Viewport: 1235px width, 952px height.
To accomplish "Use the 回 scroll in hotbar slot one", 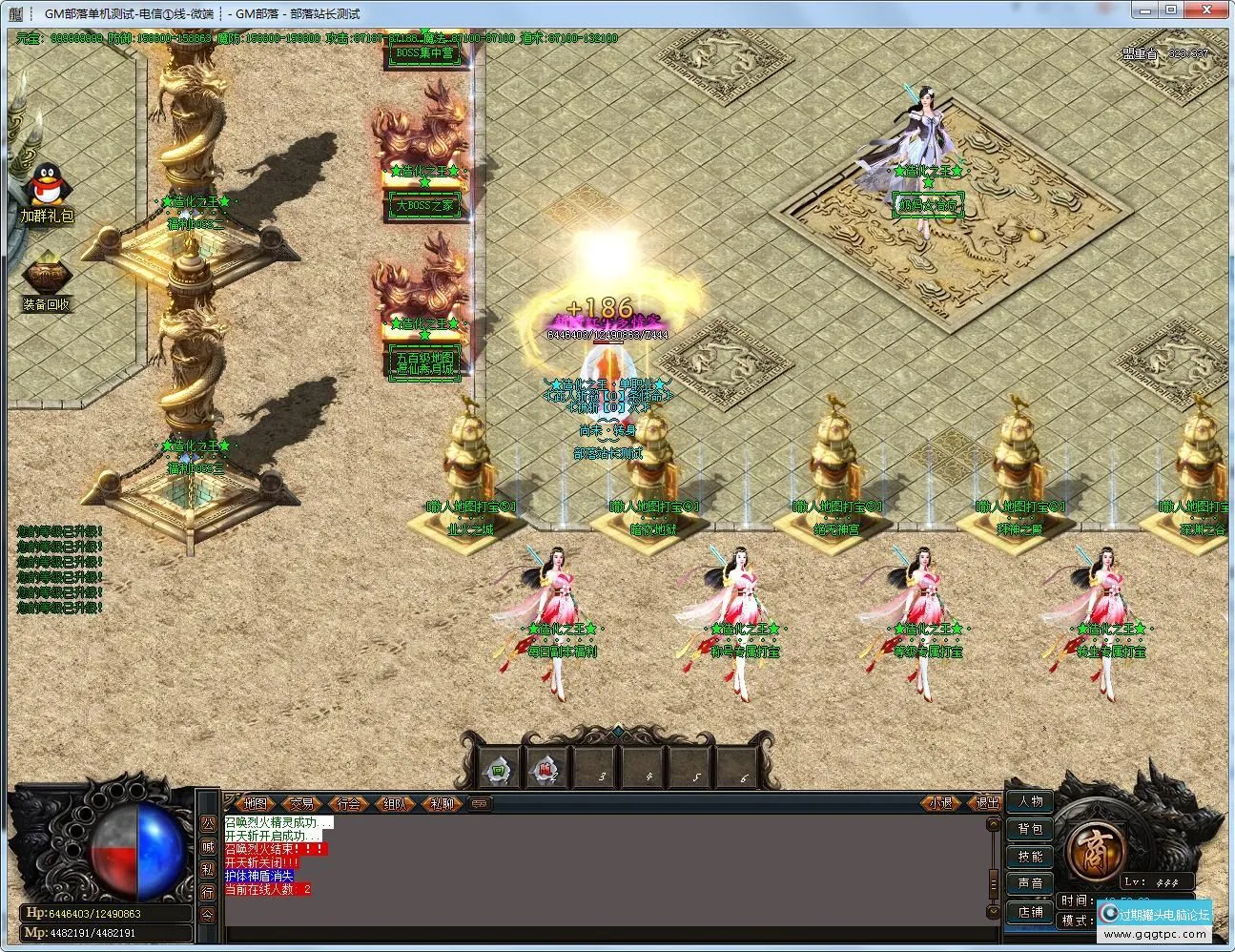I will click(x=498, y=769).
